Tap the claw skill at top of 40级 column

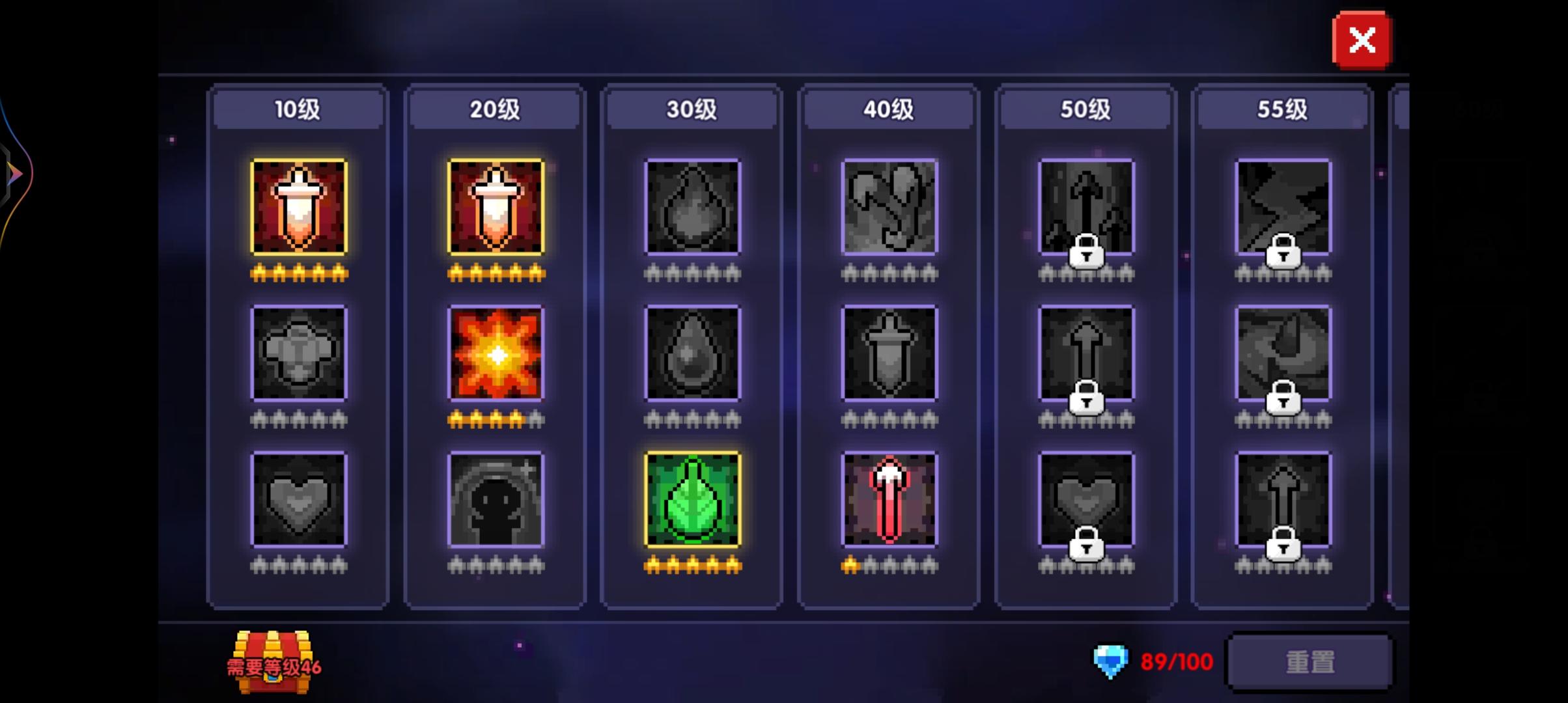pos(888,207)
